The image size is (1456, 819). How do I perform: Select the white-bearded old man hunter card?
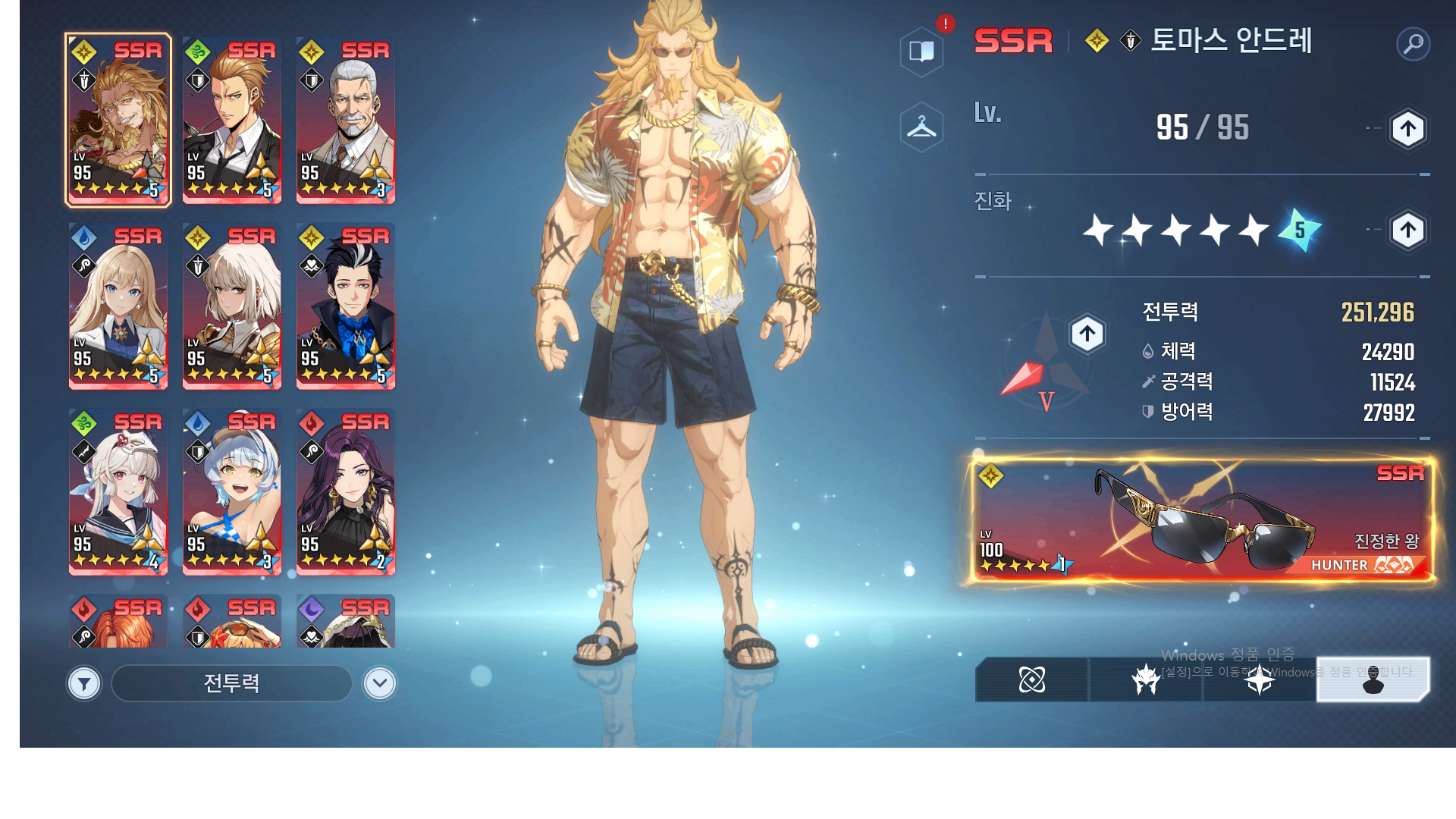(345, 121)
